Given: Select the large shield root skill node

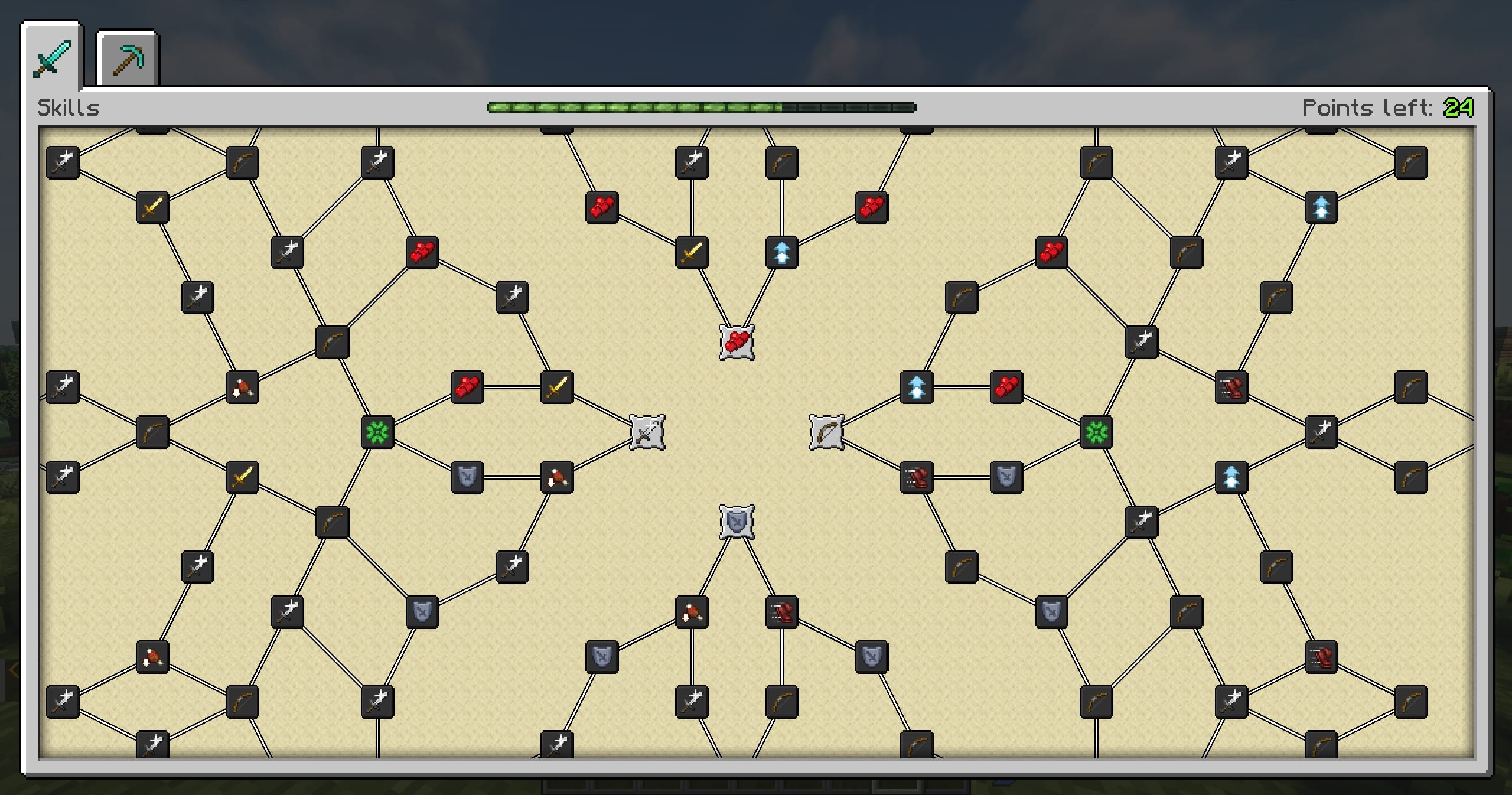Looking at the screenshot, I should click(x=737, y=522).
